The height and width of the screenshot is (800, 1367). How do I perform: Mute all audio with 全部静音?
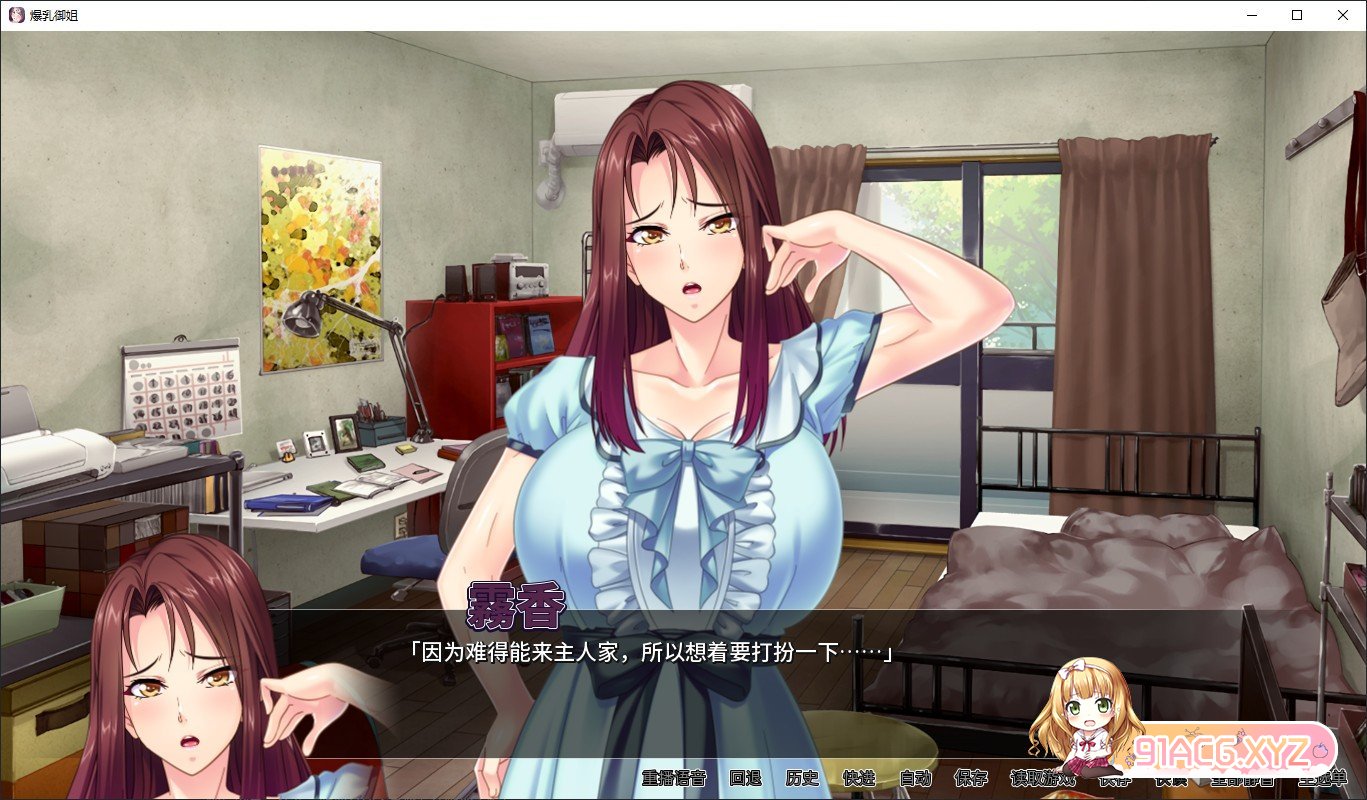(1242, 784)
